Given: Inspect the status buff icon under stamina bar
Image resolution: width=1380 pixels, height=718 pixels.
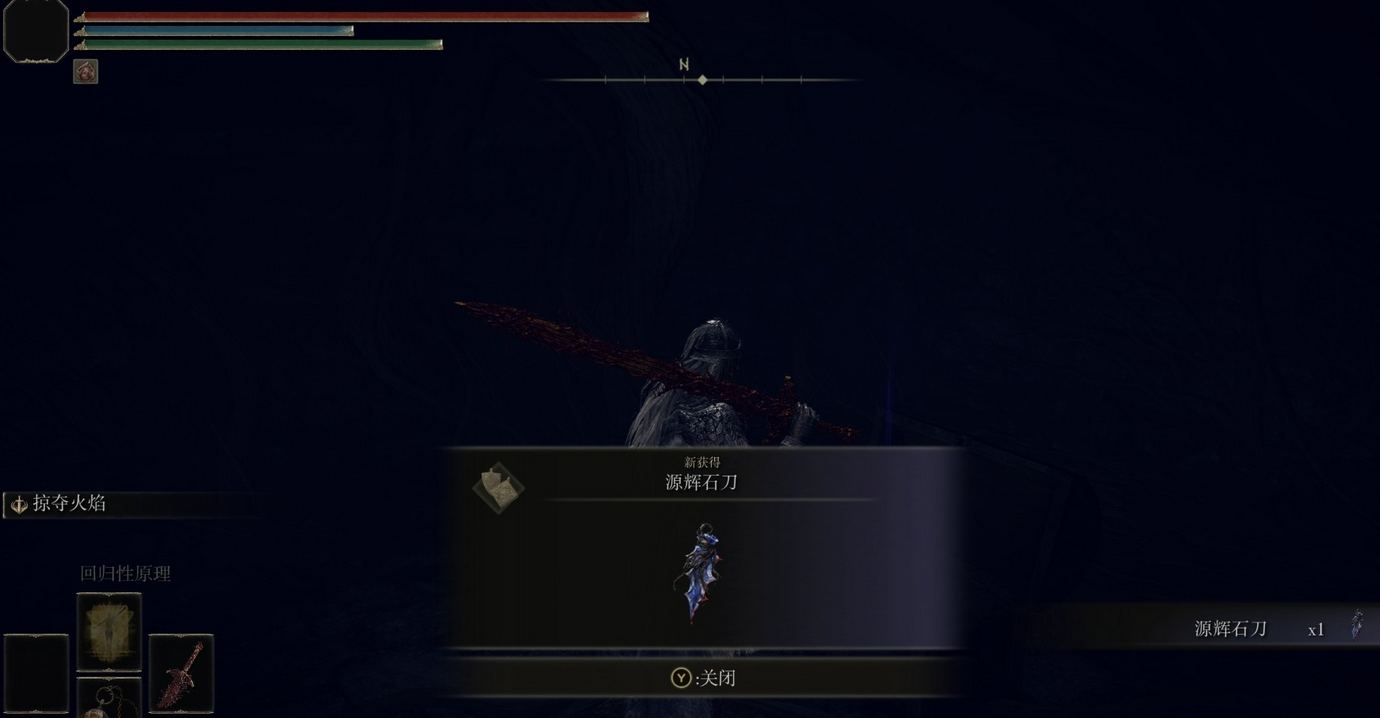Looking at the screenshot, I should click(85, 71).
